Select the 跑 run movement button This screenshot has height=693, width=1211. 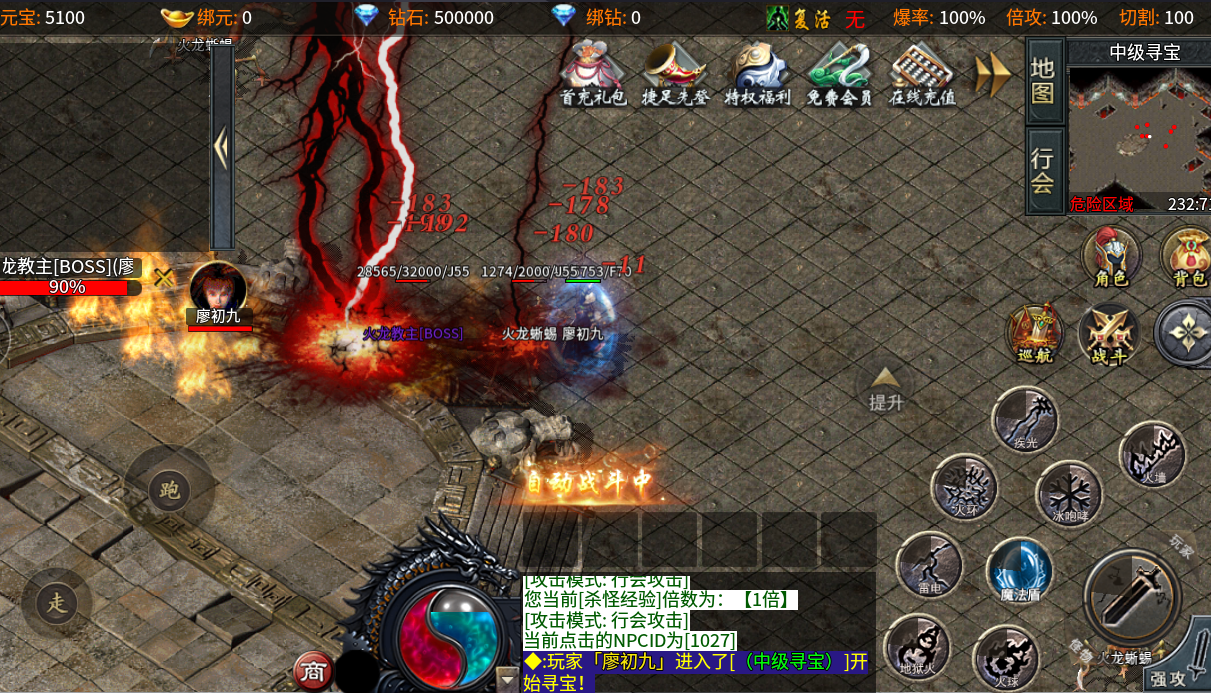(169, 490)
